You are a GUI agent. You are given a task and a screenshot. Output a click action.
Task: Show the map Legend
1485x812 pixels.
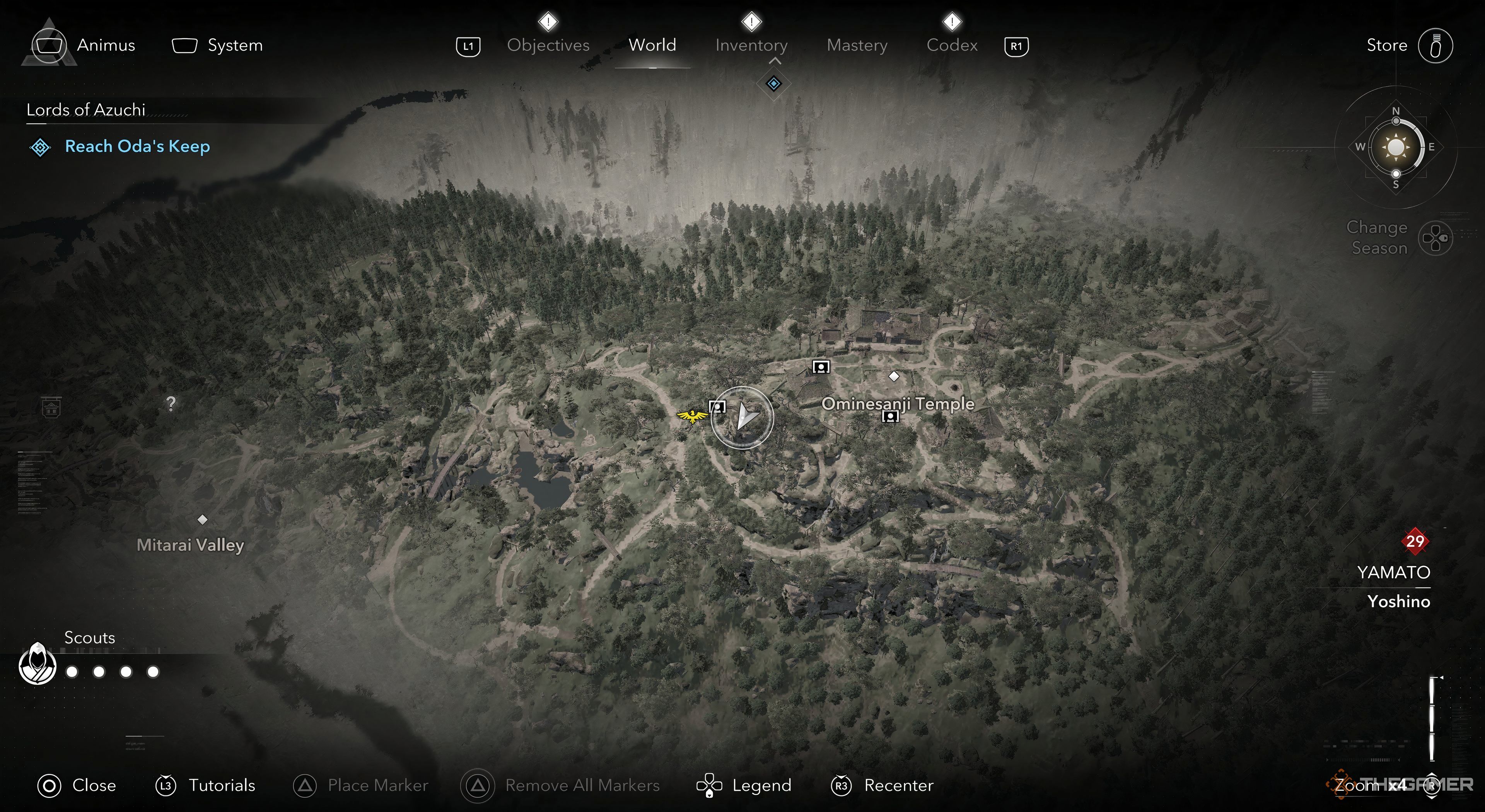[744, 785]
